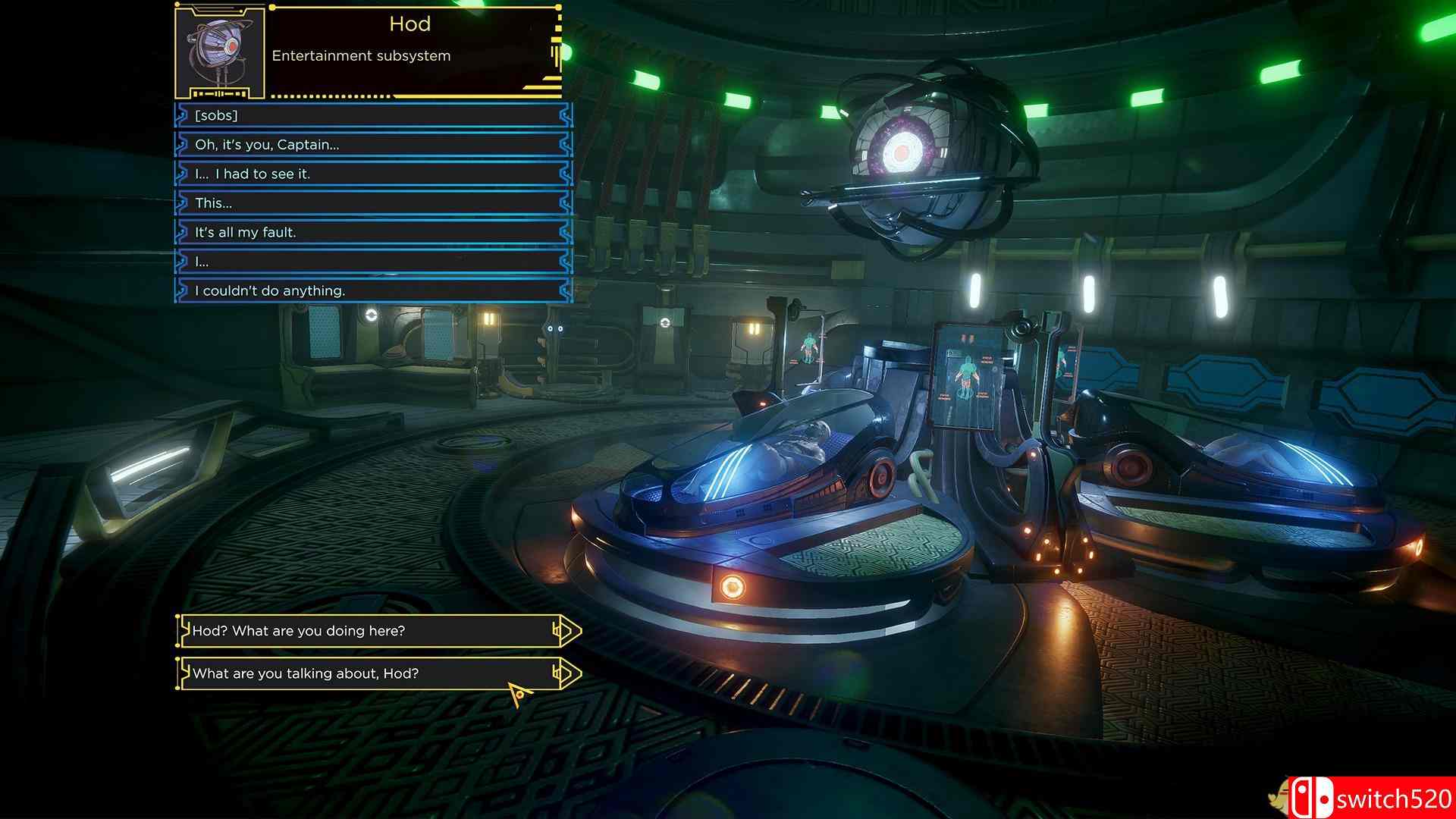Viewport: 1456px width, 819px height.
Task: Select the chevron icon on 'I couldn't do anything.' line
Action: pyautogui.click(x=182, y=290)
